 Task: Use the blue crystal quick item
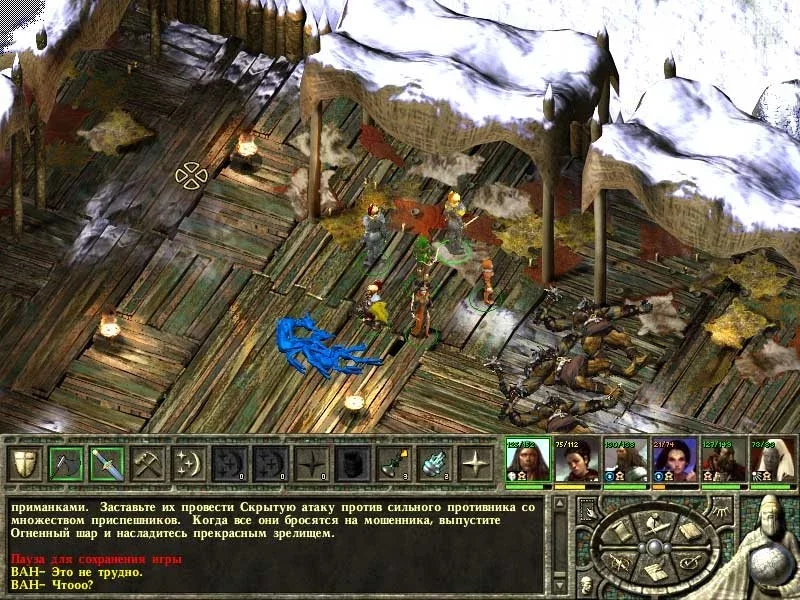coord(434,463)
